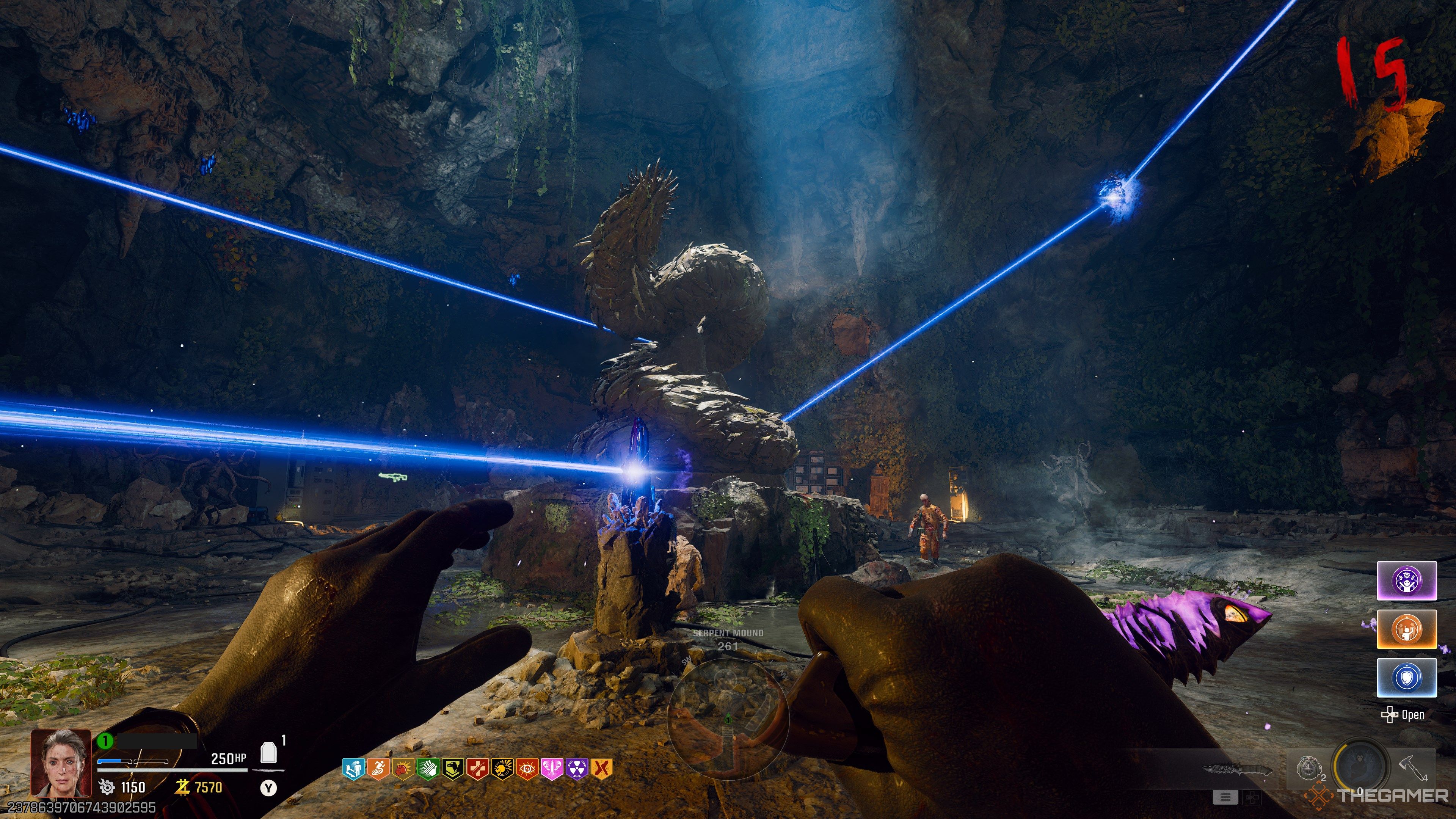Select the crossed pistols perk icon
1456x819 pixels.
click(601, 769)
